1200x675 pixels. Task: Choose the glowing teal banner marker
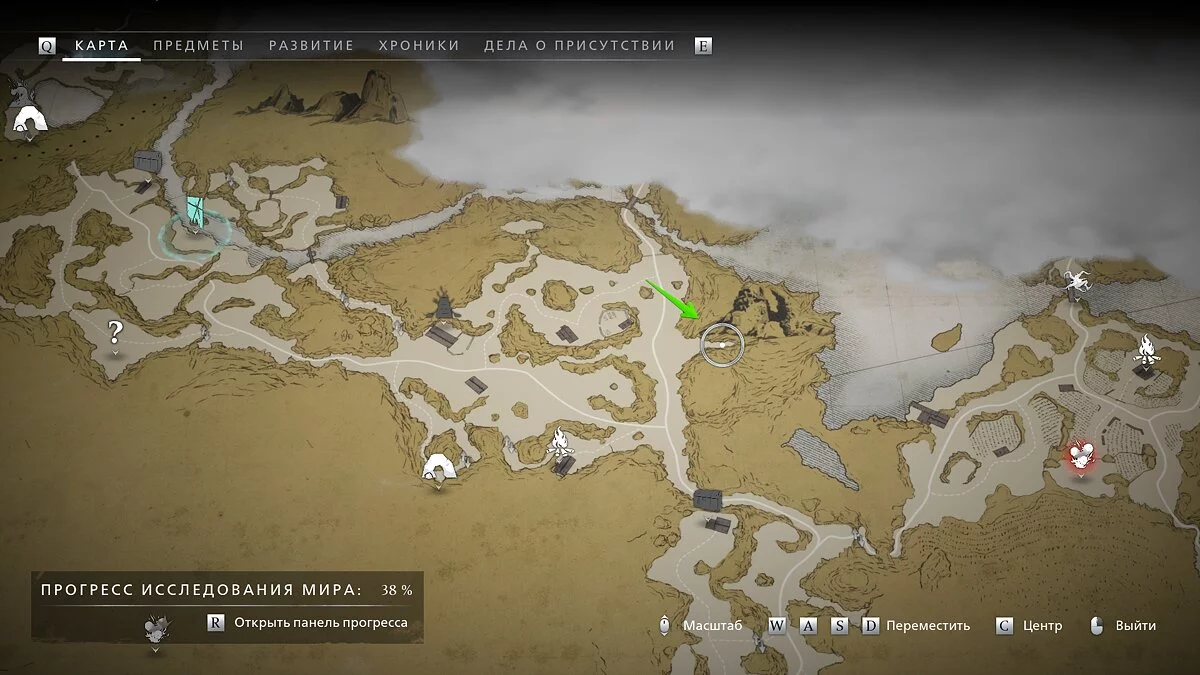pyautogui.click(x=196, y=212)
